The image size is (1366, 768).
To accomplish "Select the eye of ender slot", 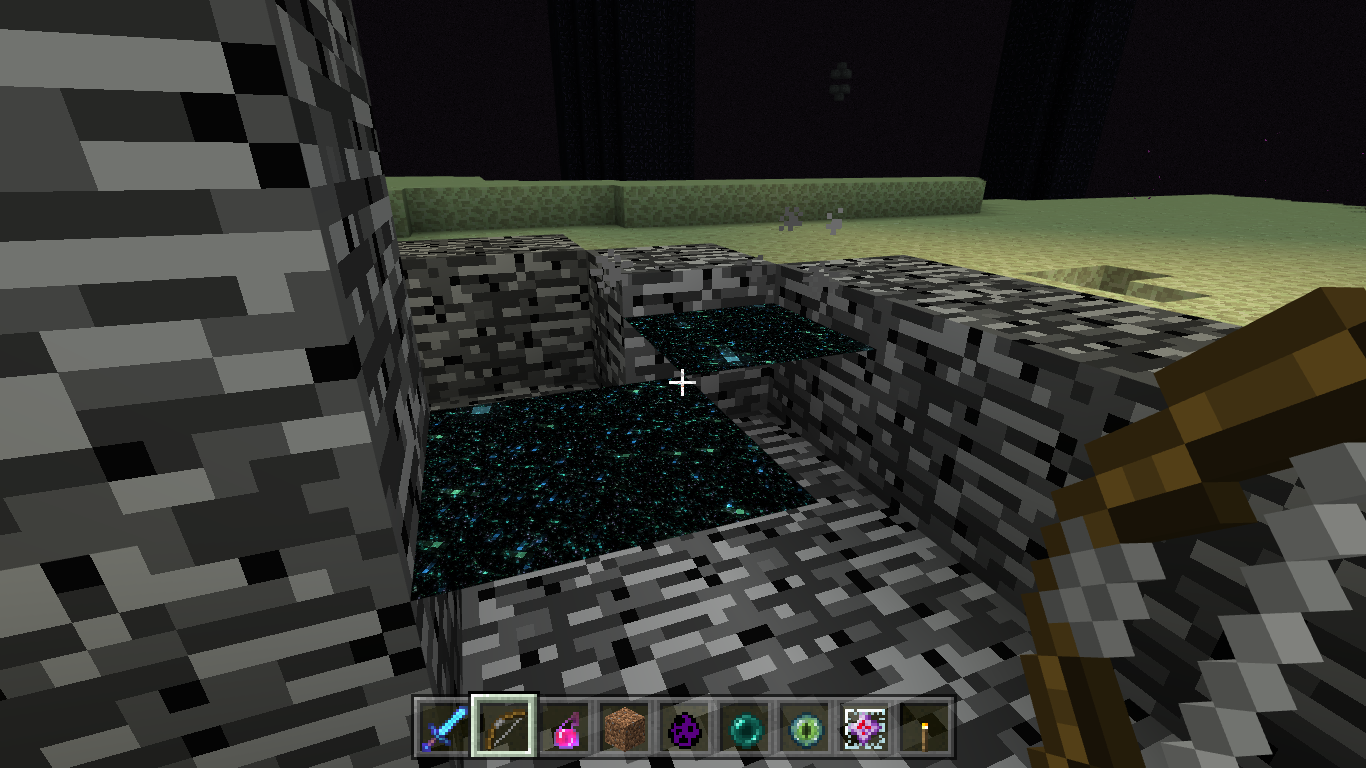I will click(x=804, y=727).
